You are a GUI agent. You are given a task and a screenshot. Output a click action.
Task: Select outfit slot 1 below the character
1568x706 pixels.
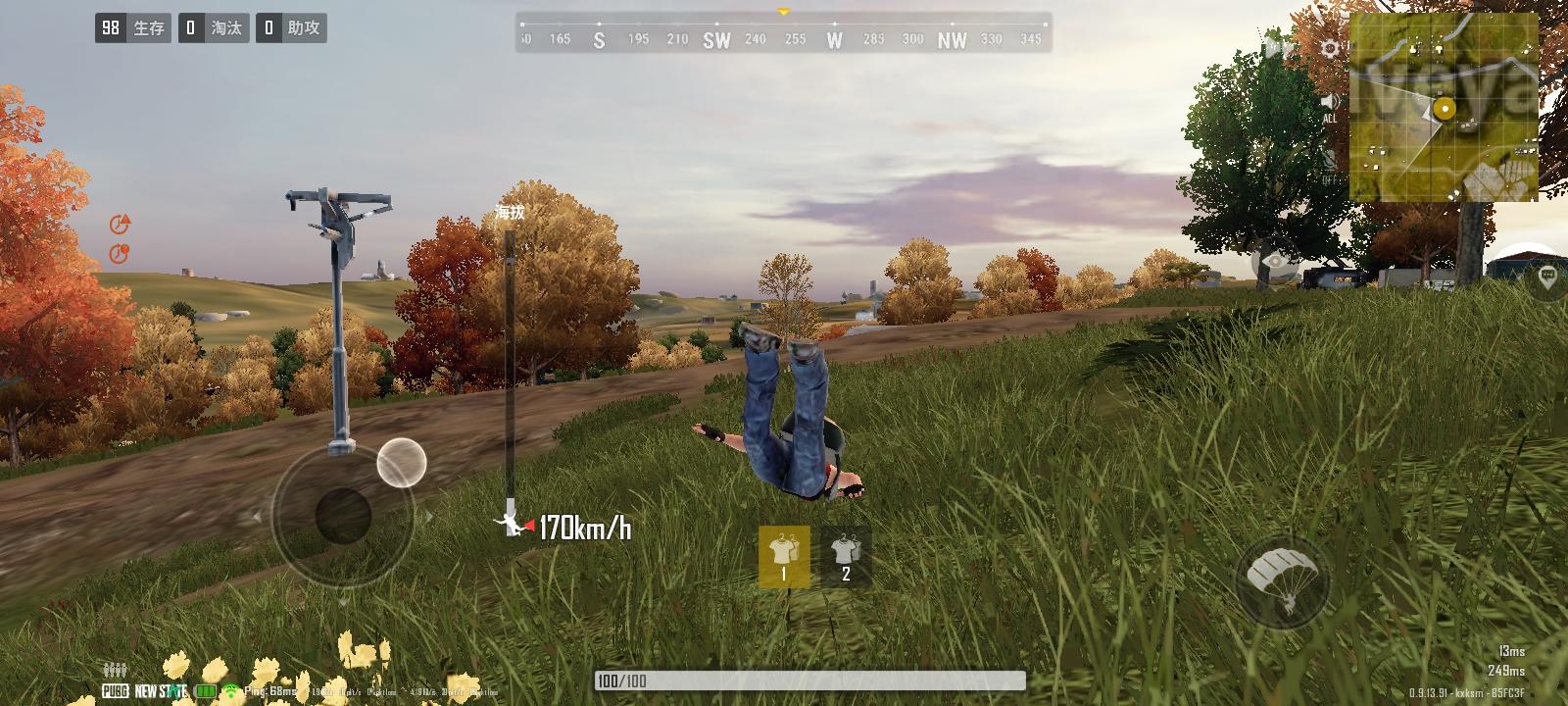[784, 554]
